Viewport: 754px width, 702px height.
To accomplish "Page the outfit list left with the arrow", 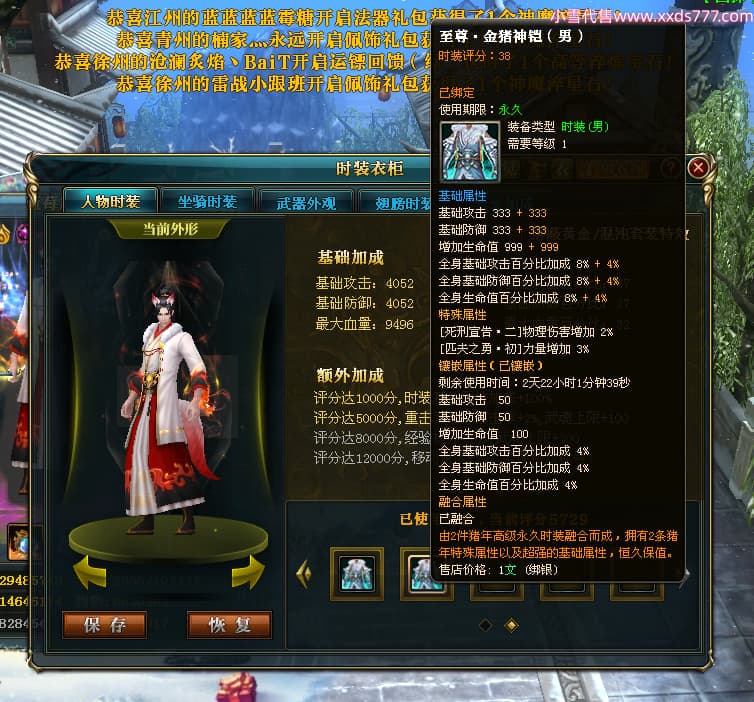I will pos(305,573).
